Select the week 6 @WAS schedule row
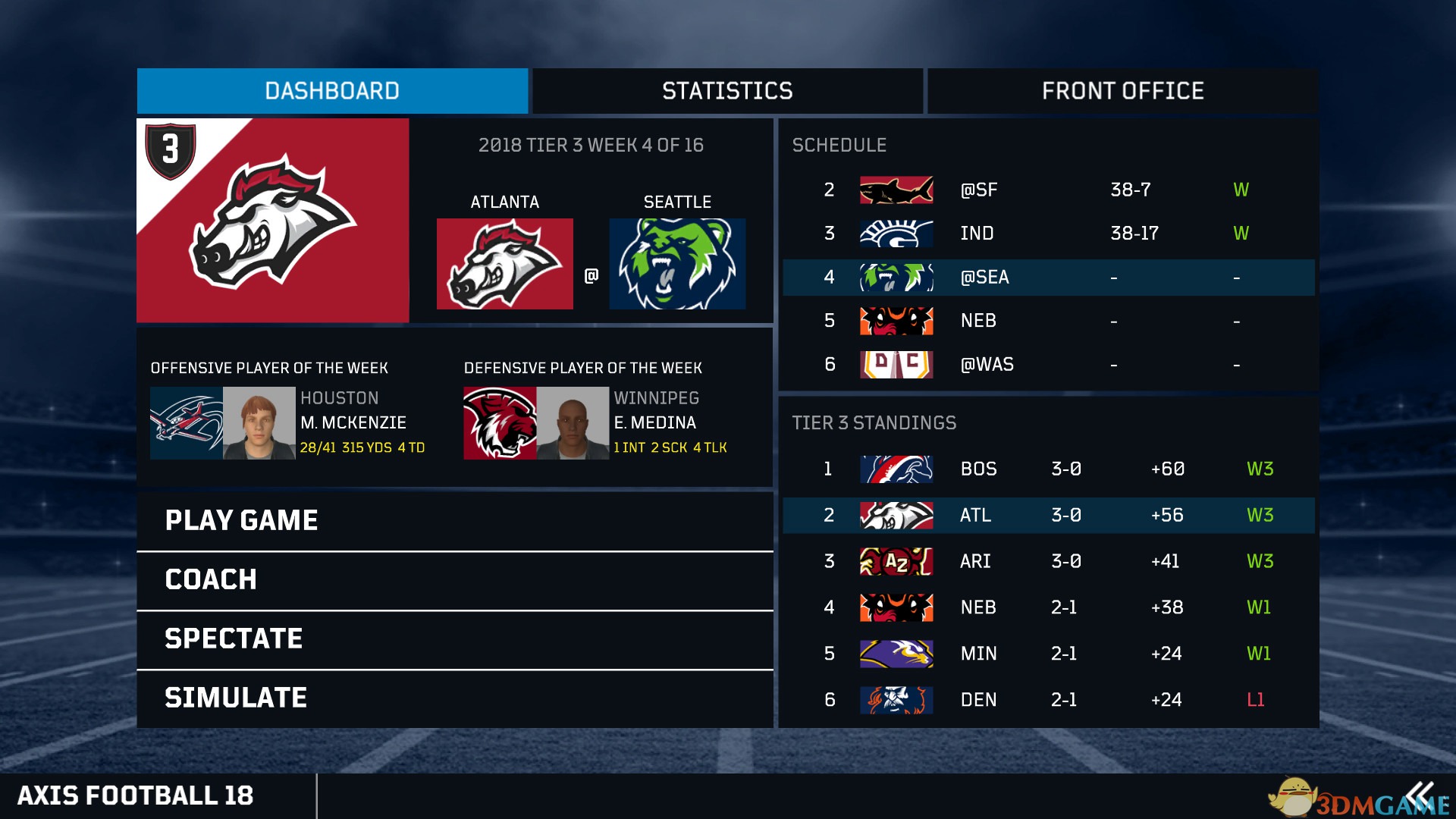1456x819 pixels. click(x=1048, y=365)
